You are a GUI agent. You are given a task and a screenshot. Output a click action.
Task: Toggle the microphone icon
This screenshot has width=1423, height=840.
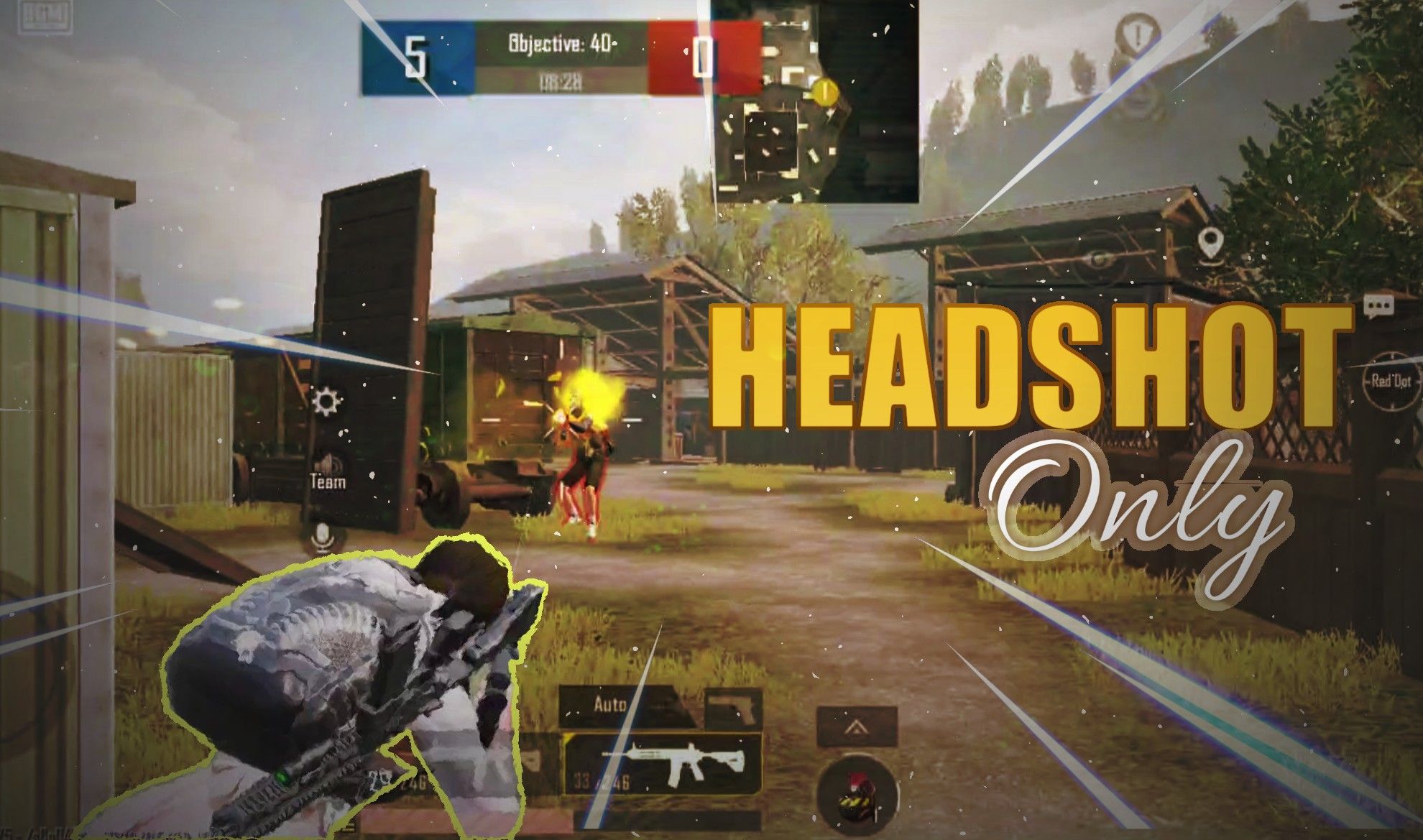coord(321,535)
